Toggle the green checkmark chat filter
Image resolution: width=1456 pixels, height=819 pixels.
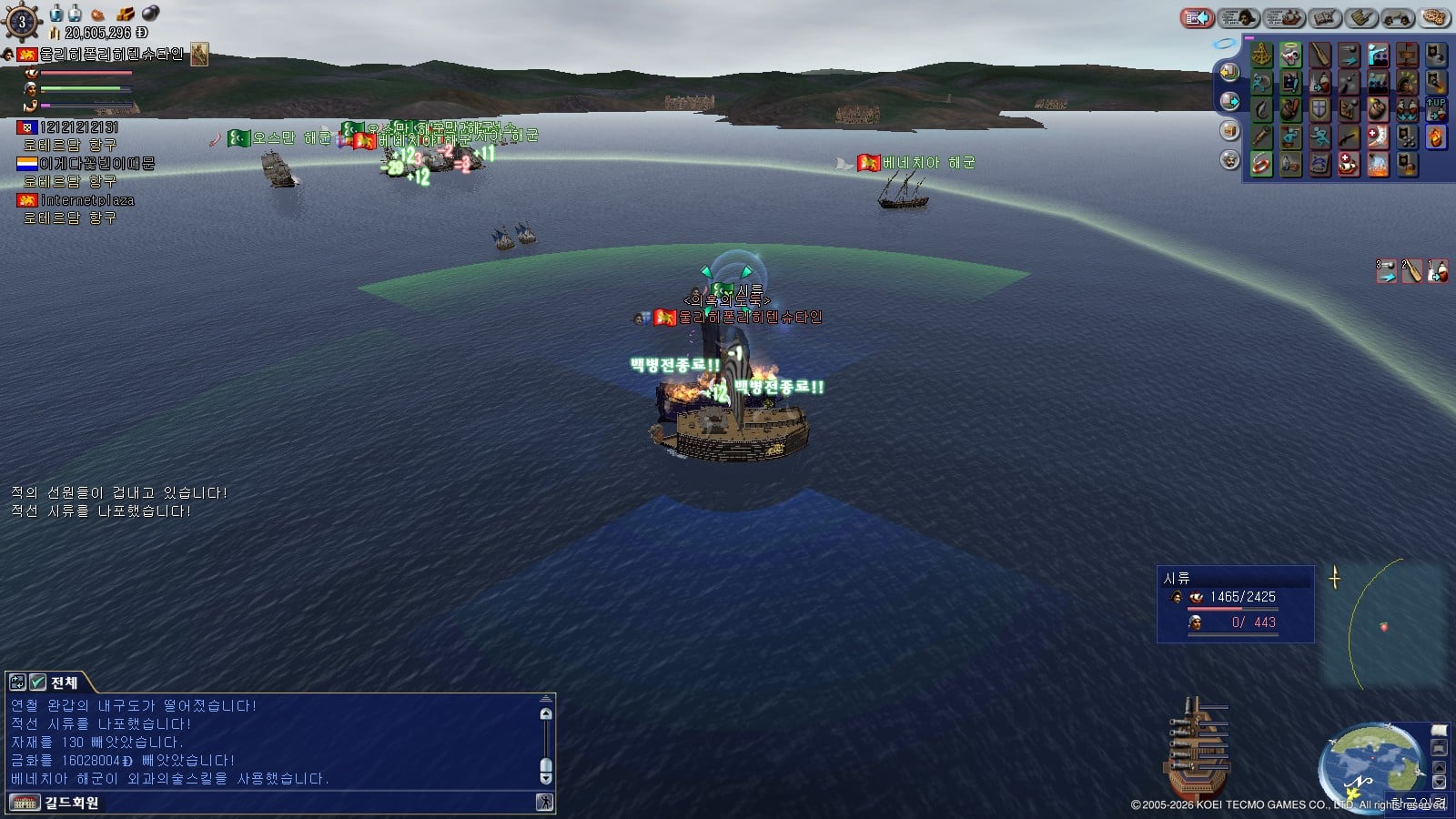(37, 682)
